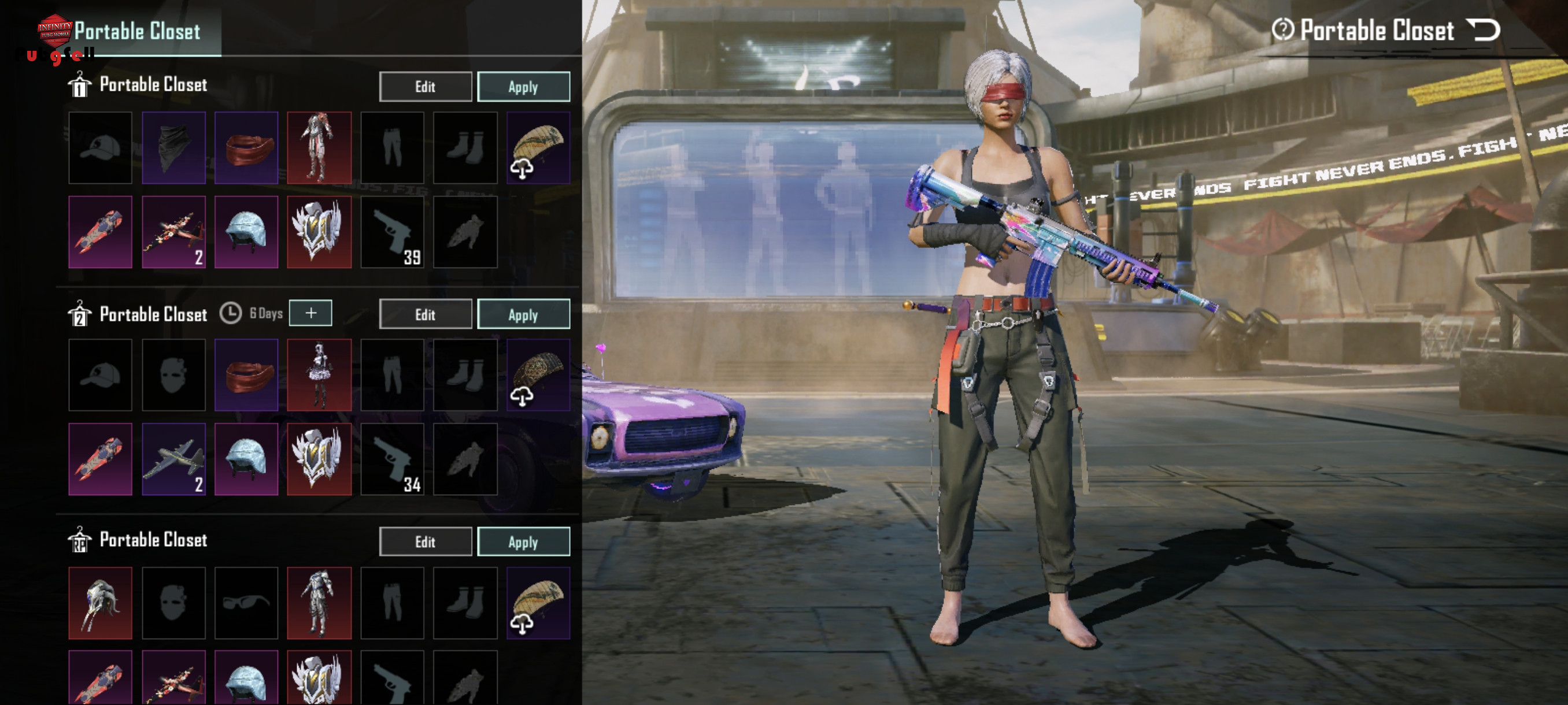1568x705 pixels.
Task: Select the white maid dress outfit slot
Action: [319, 374]
